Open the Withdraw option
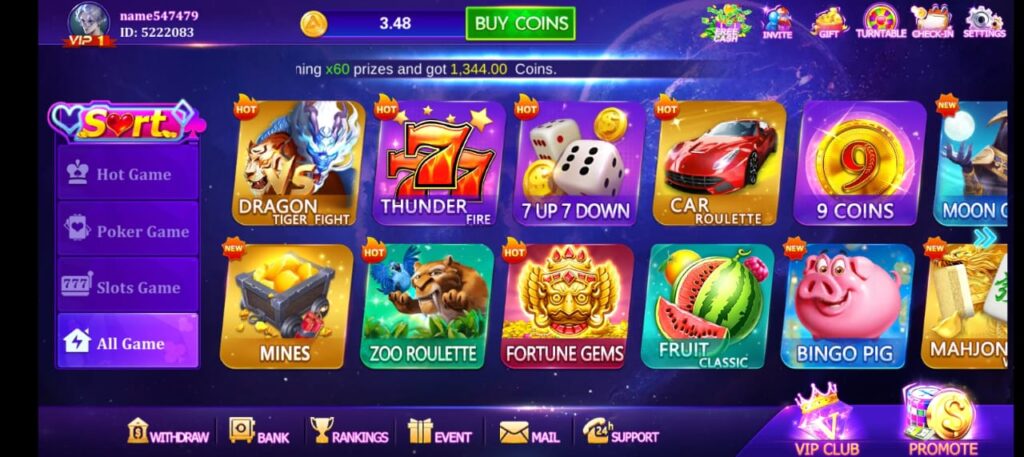 (x=168, y=432)
